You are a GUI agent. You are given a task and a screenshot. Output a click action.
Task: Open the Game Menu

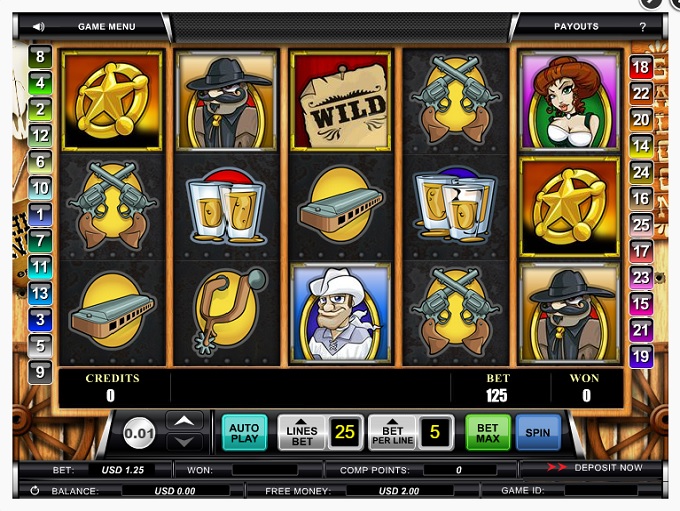click(x=105, y=26)
